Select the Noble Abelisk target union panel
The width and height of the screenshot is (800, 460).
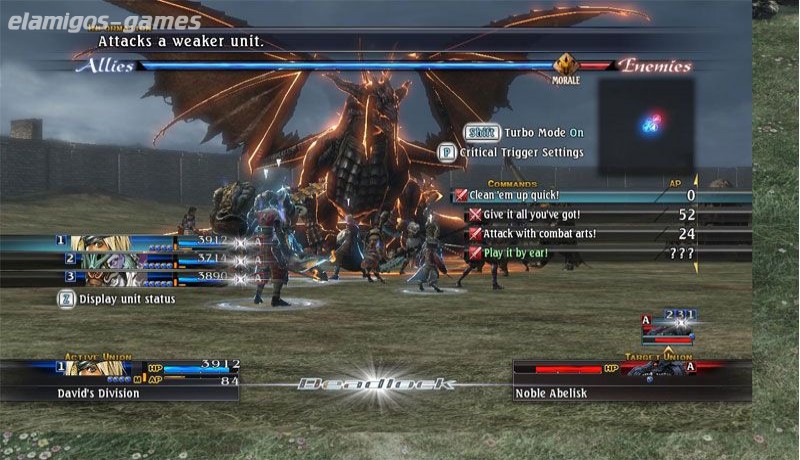point(630,380)
